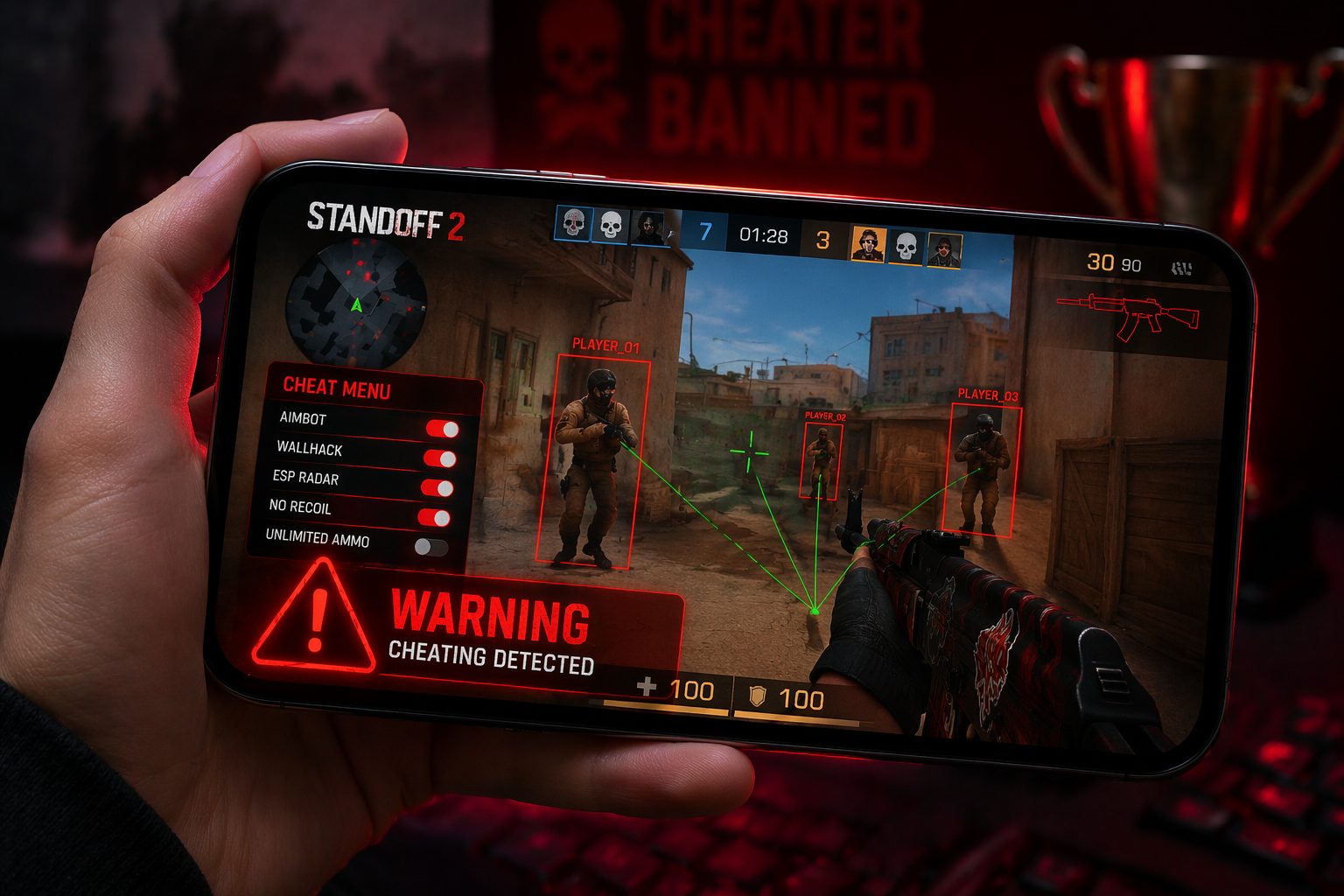Viewport: 1344px width, 896px height.
Task: Click the fire-mode icon next to the ammo counter
Action: (x=1181, y=267)
